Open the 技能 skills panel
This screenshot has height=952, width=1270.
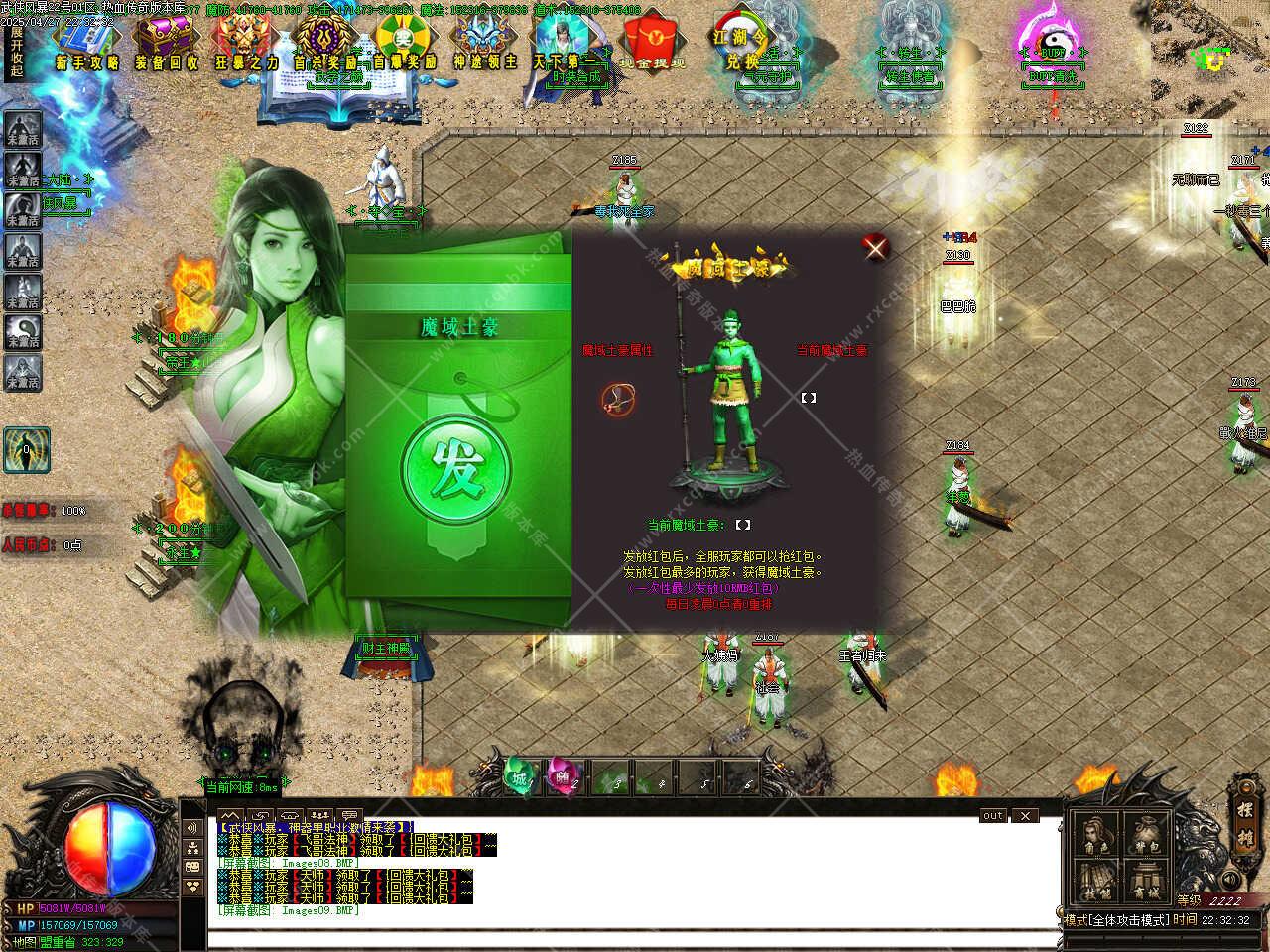[x=1096, y=883]
